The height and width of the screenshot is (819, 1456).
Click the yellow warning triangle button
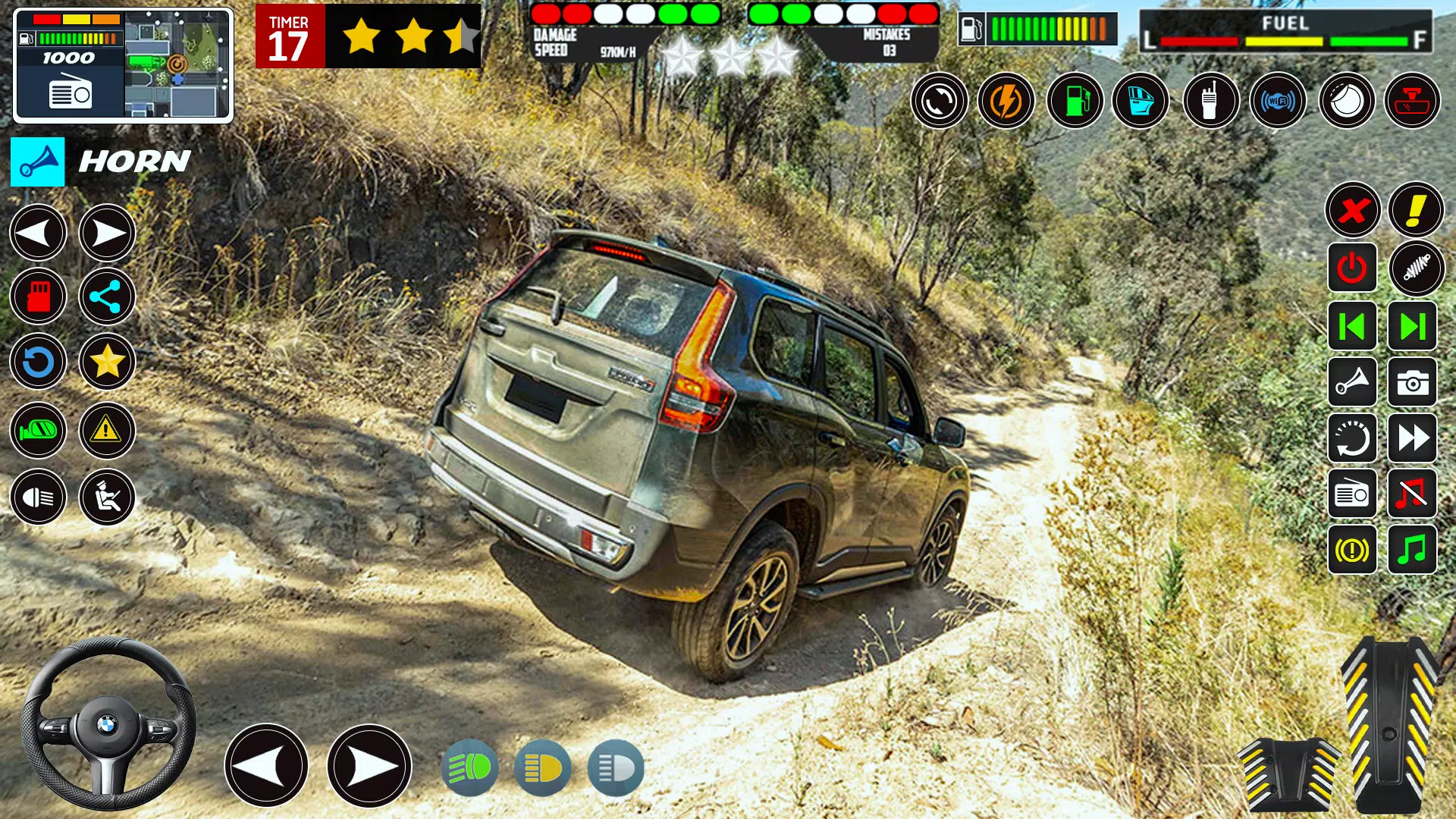click(x=108, y=430)
